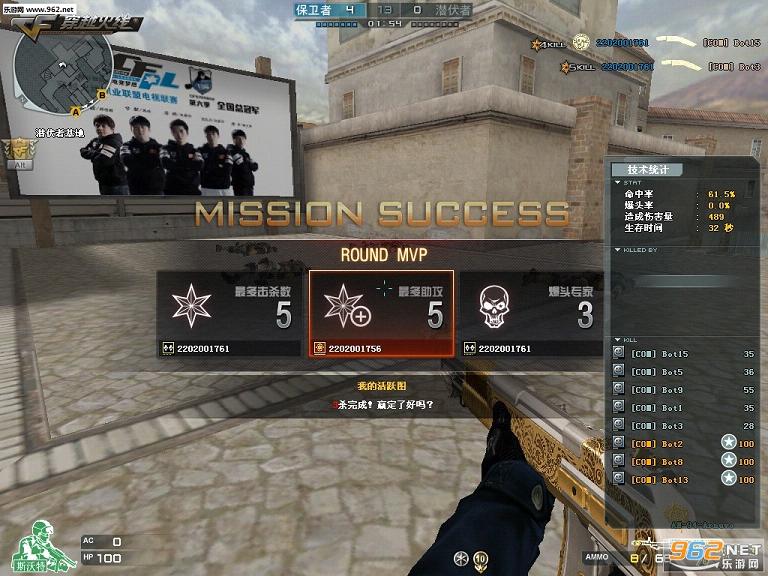Viewport: 768px width, 576px height.
Task: Select the most assists MVP card
Action: (x=381, y=314)
